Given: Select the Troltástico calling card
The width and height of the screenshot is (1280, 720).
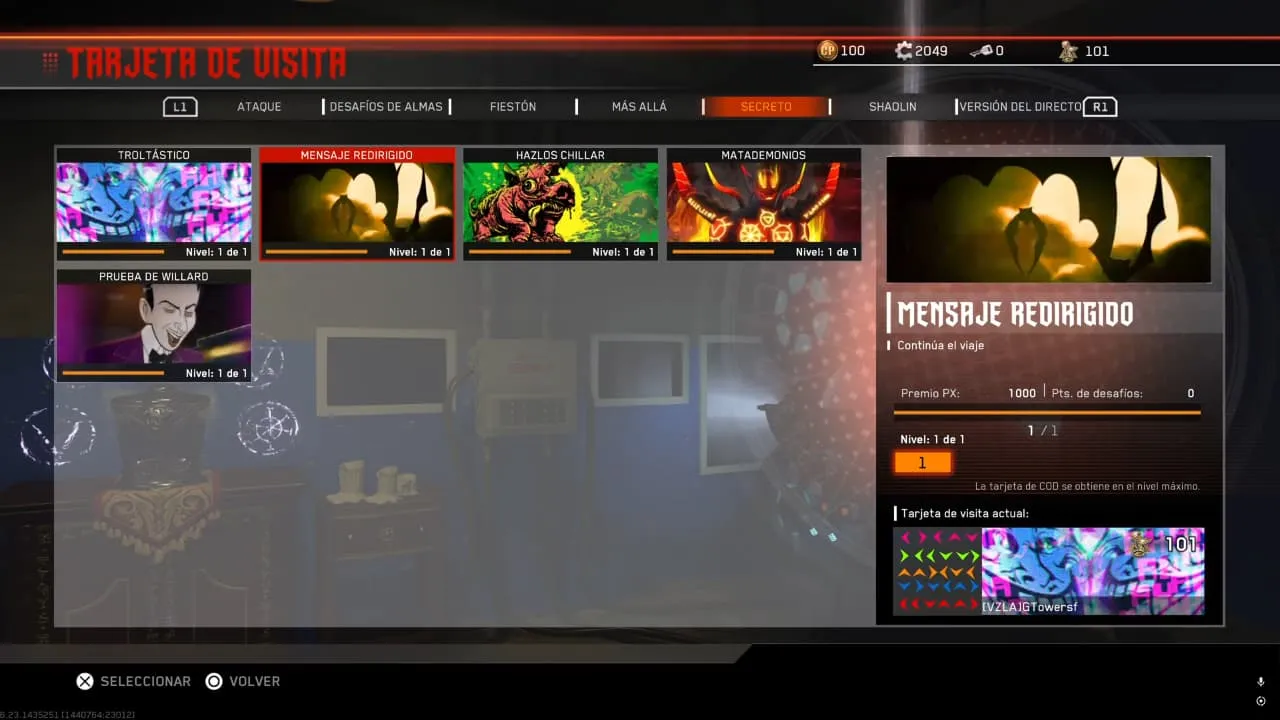Looking at the screenshot, I should click(x=154, y=204).
